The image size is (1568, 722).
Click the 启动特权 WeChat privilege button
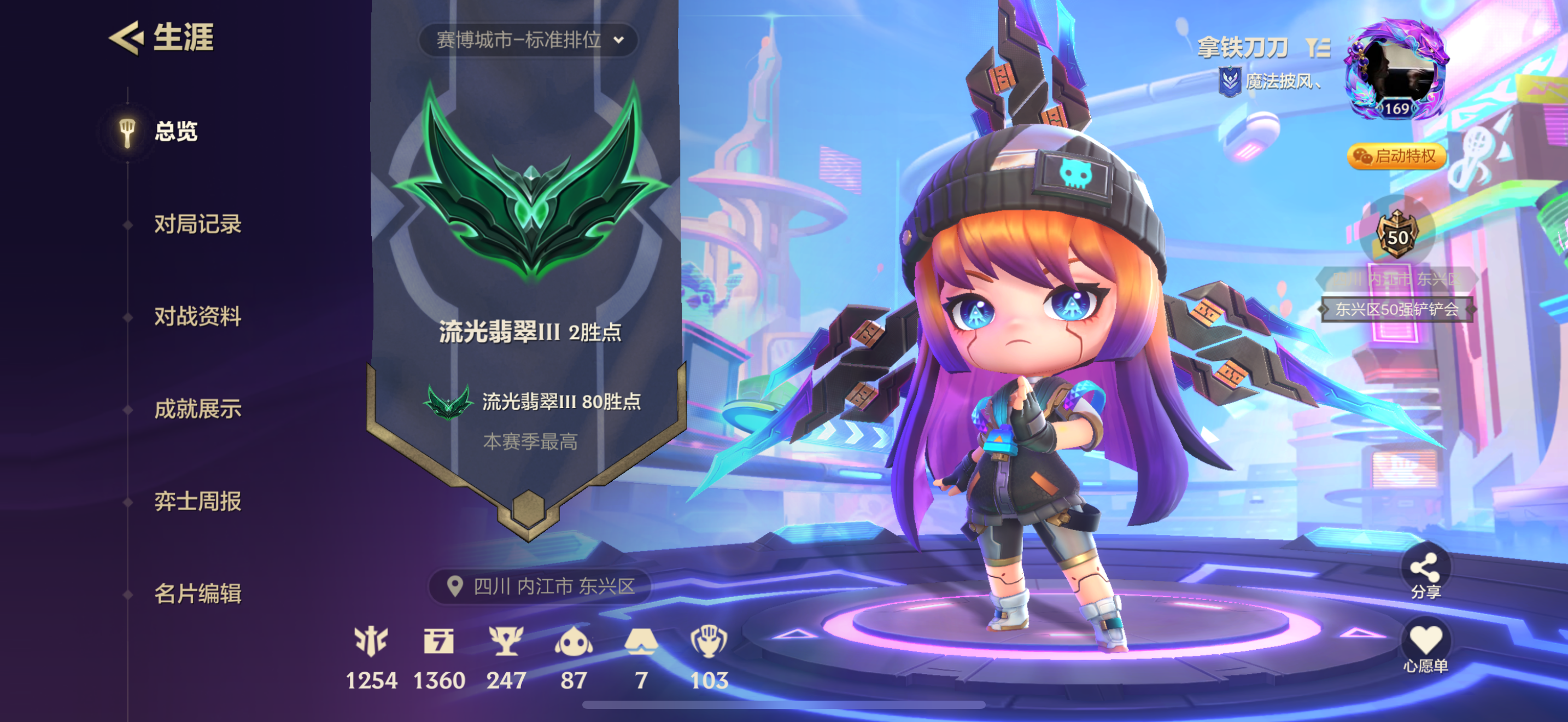click(x=1395, y=156)
